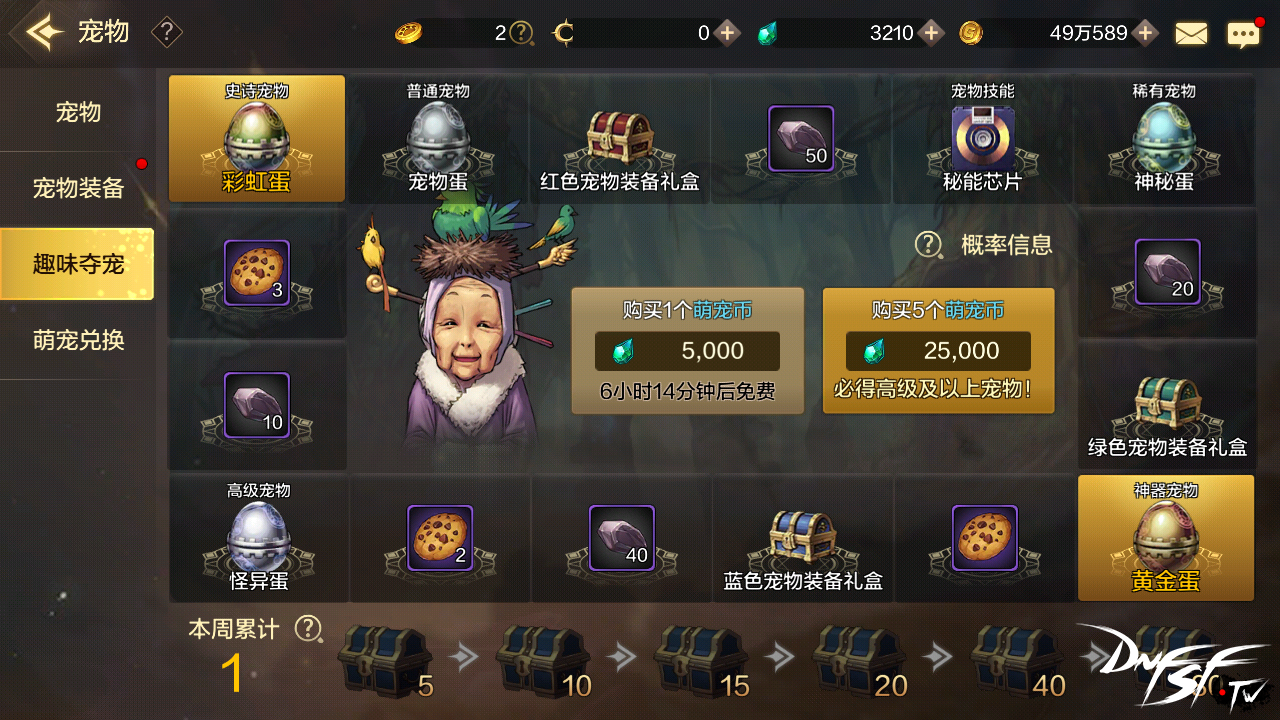
Task: Open the chat speech bubble icon
Action: point(1243,35)
